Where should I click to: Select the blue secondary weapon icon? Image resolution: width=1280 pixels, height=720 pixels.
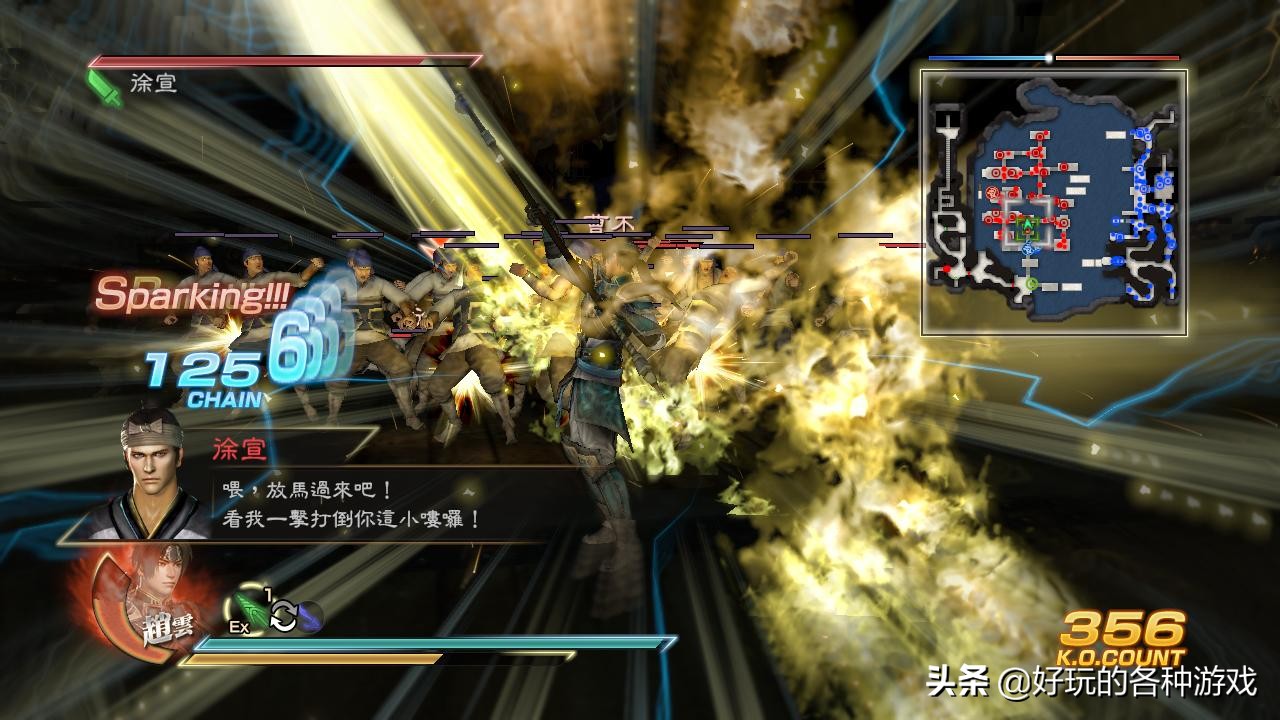[311, 617]
